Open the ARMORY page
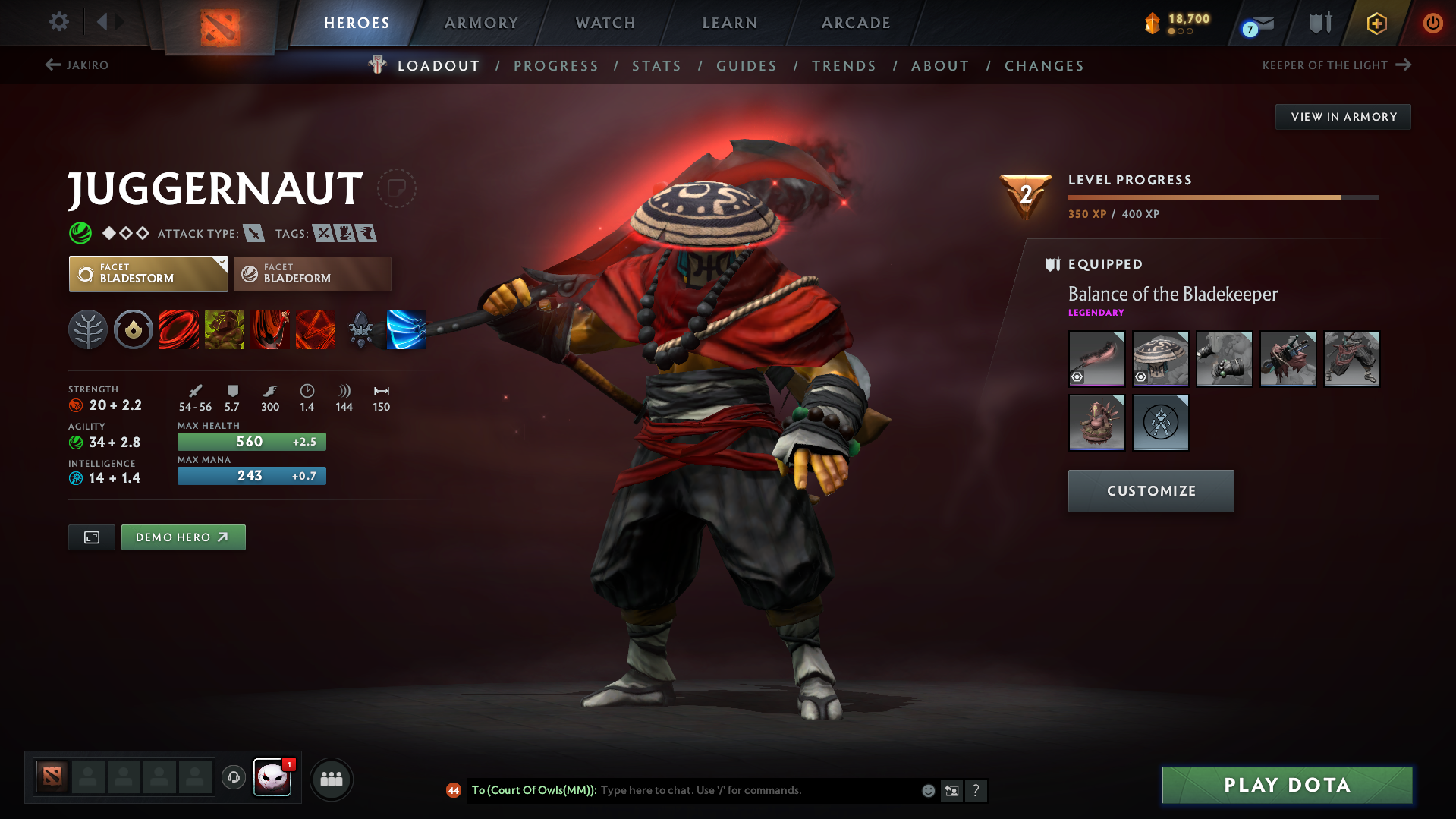Screen dimensions: 1456x819 click(481, 23)
